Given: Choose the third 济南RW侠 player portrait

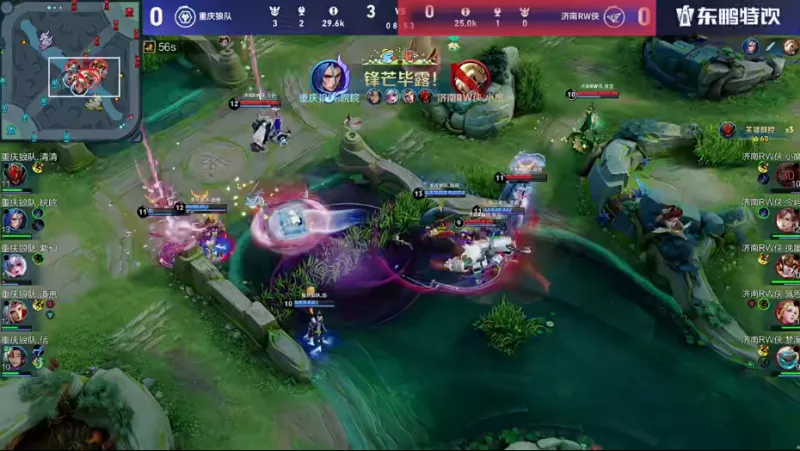Looking at the screenshot, I should tap(786, 266).
